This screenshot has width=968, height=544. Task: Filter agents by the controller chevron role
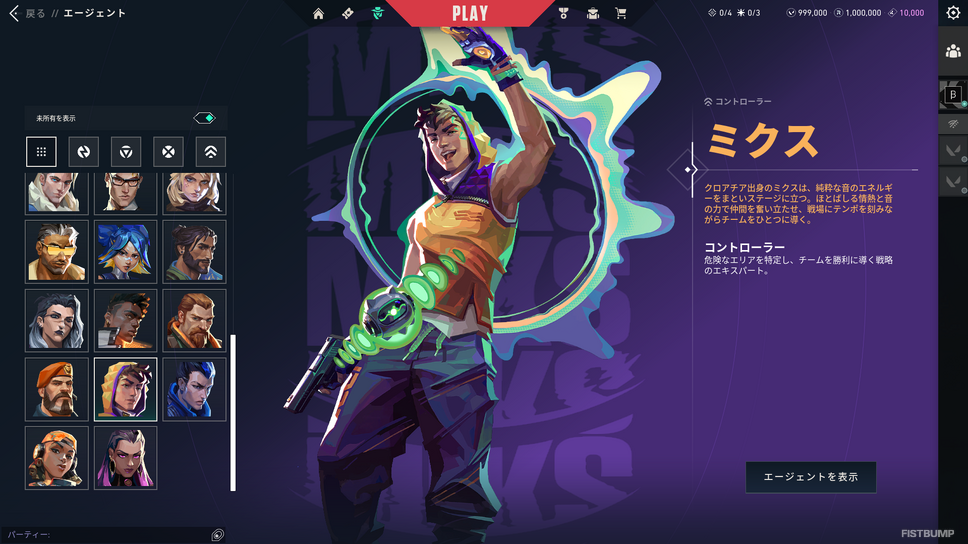click(211, 152)
